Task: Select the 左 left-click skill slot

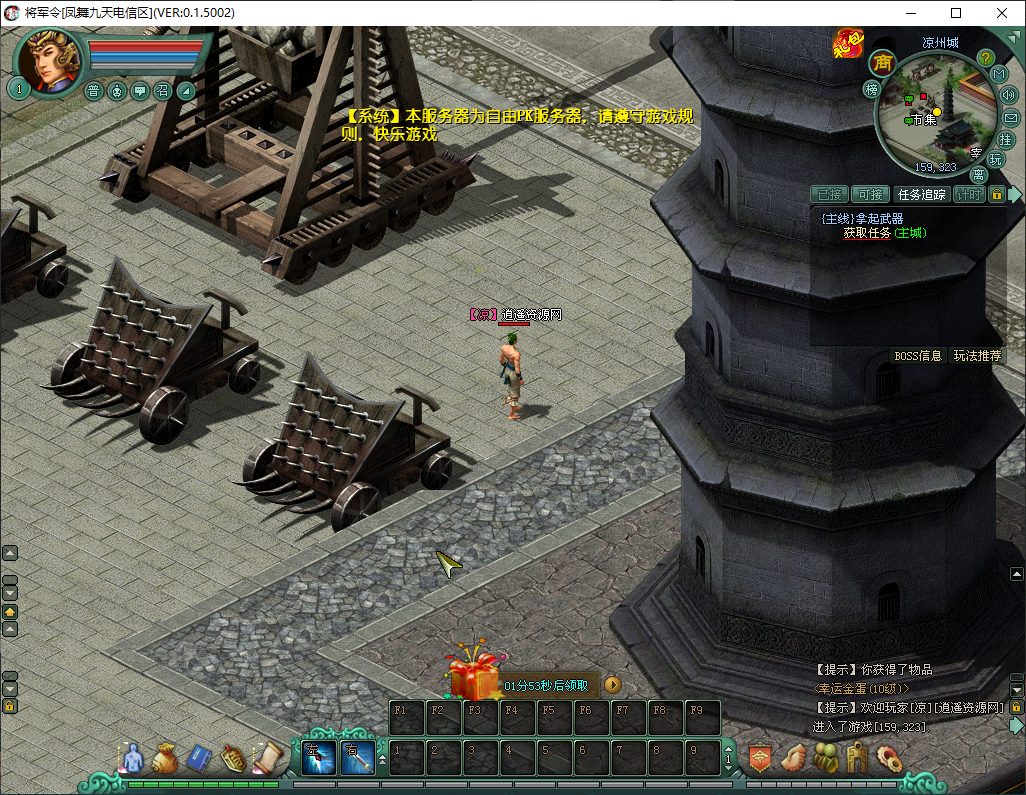Action: tap(318, 758)
